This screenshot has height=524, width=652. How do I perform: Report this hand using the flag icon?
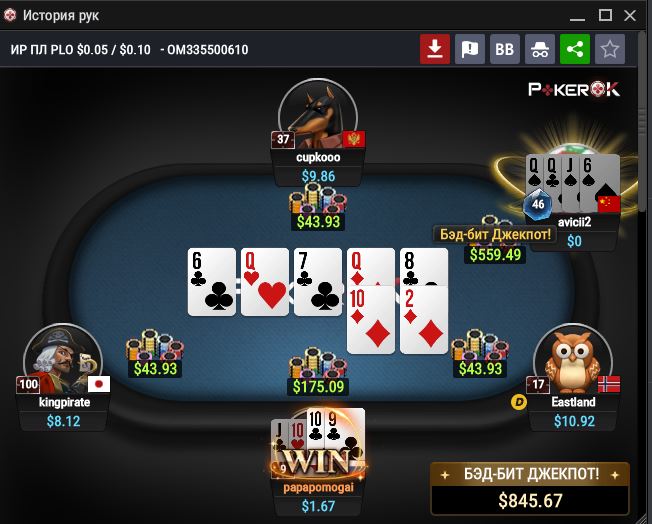point(469,49)
